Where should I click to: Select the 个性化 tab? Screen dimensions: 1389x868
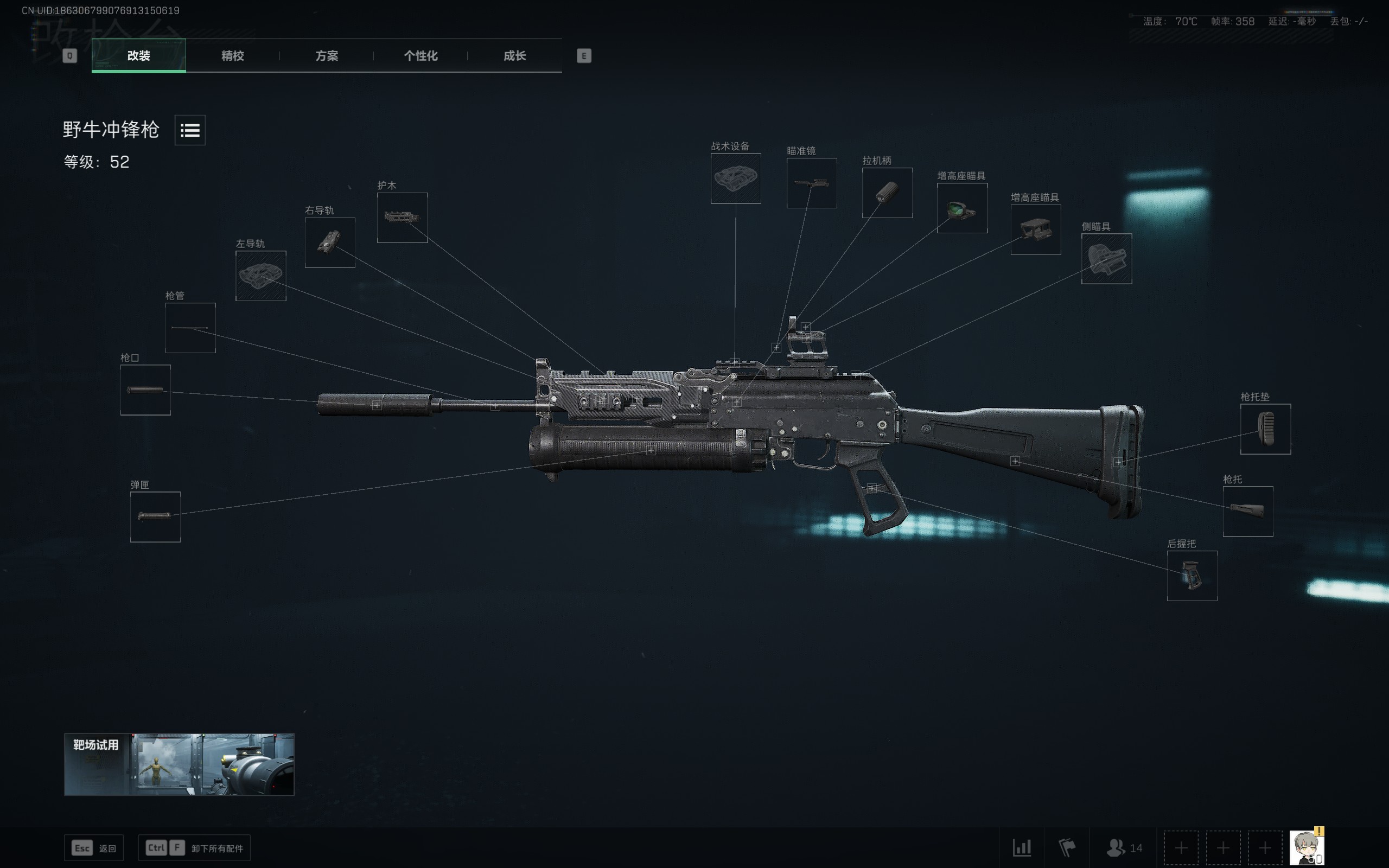tap(420, 56)
